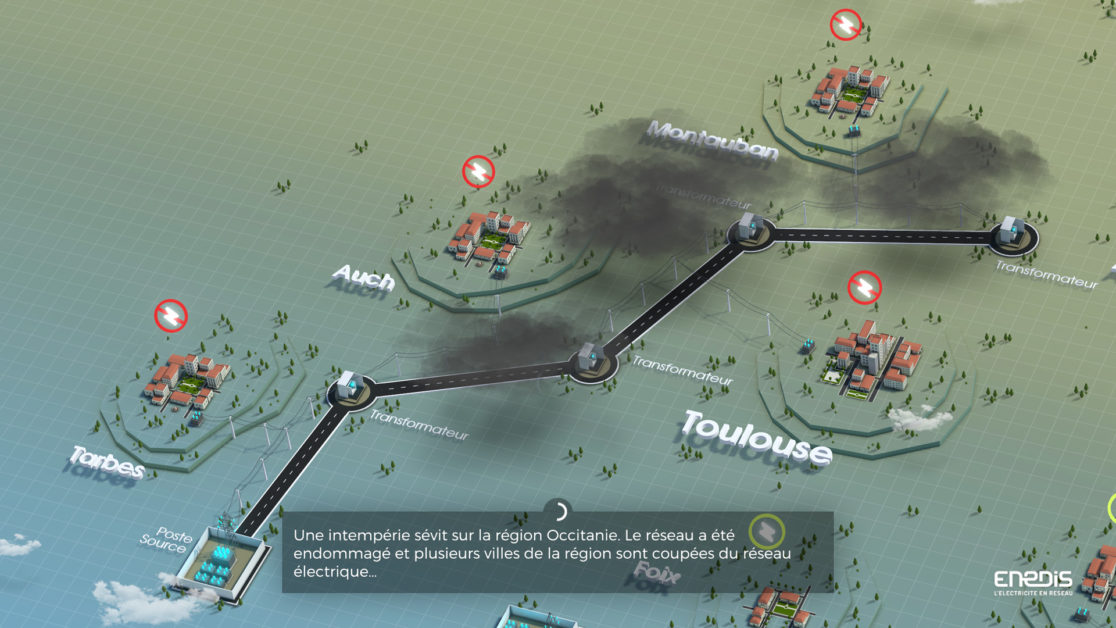Click the Enedis logo

pyautogui.click(x=1032, y=582)
